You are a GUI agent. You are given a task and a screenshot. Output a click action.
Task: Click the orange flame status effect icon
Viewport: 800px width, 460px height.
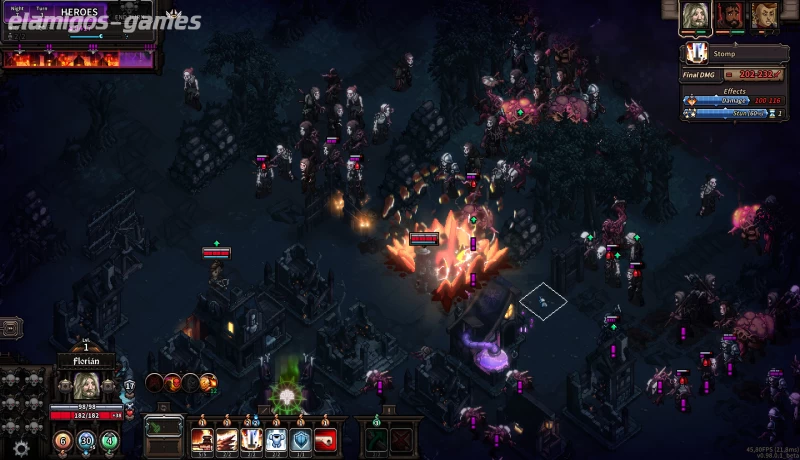coord(207,381)
